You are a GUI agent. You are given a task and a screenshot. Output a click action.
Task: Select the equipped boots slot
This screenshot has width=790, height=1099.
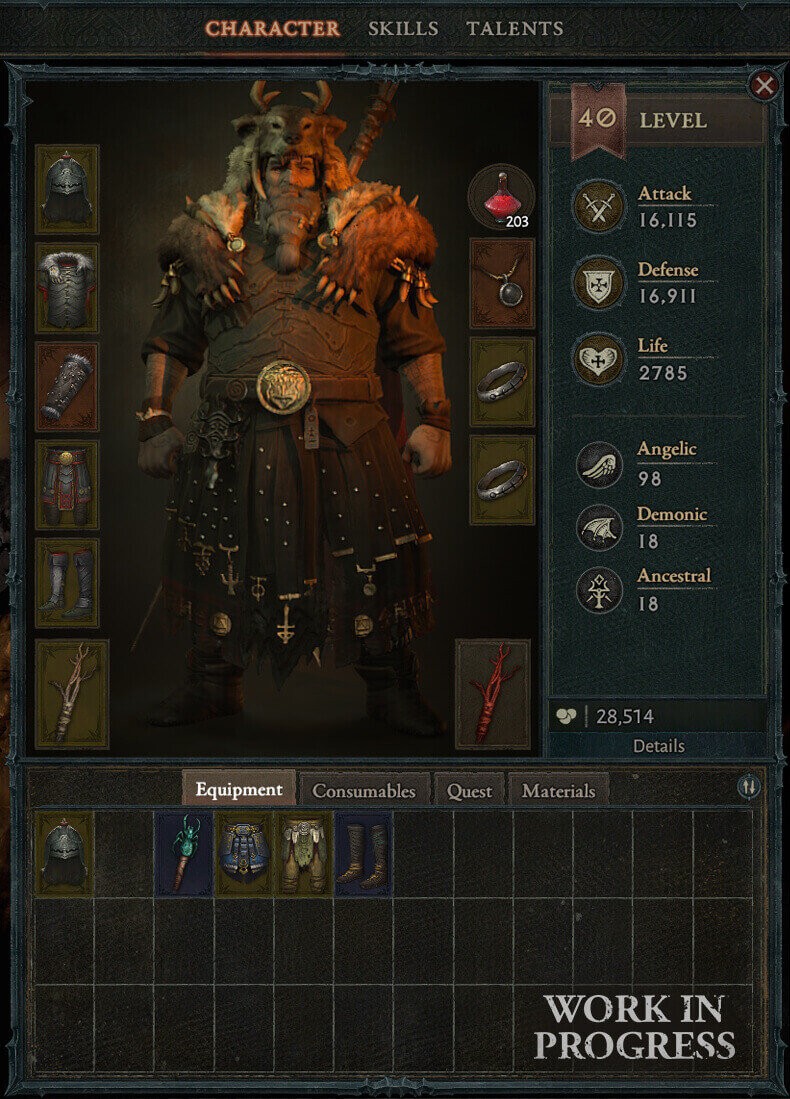(67, 583)
